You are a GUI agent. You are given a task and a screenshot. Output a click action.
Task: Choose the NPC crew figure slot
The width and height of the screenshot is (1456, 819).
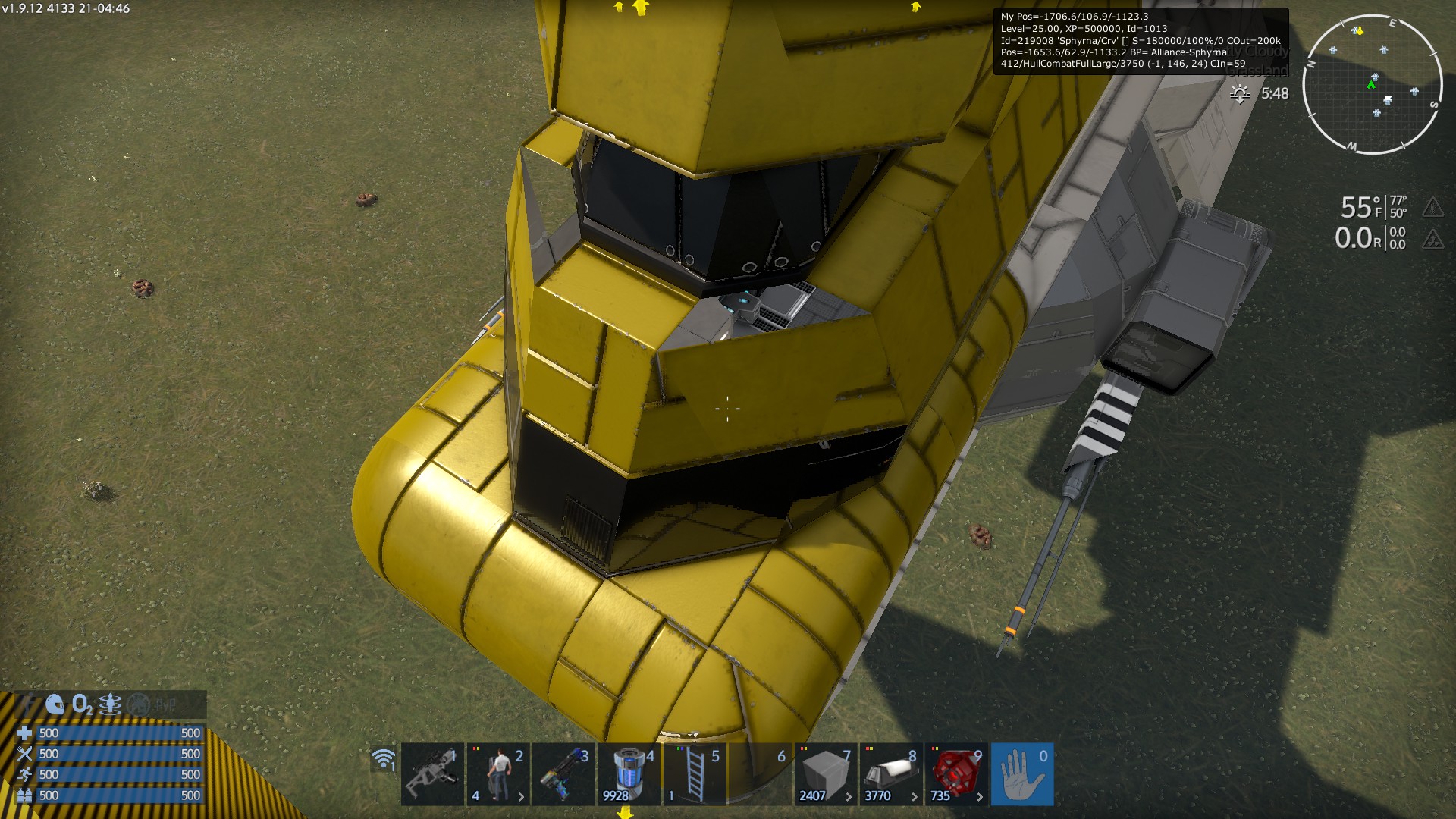pos(497,774)
